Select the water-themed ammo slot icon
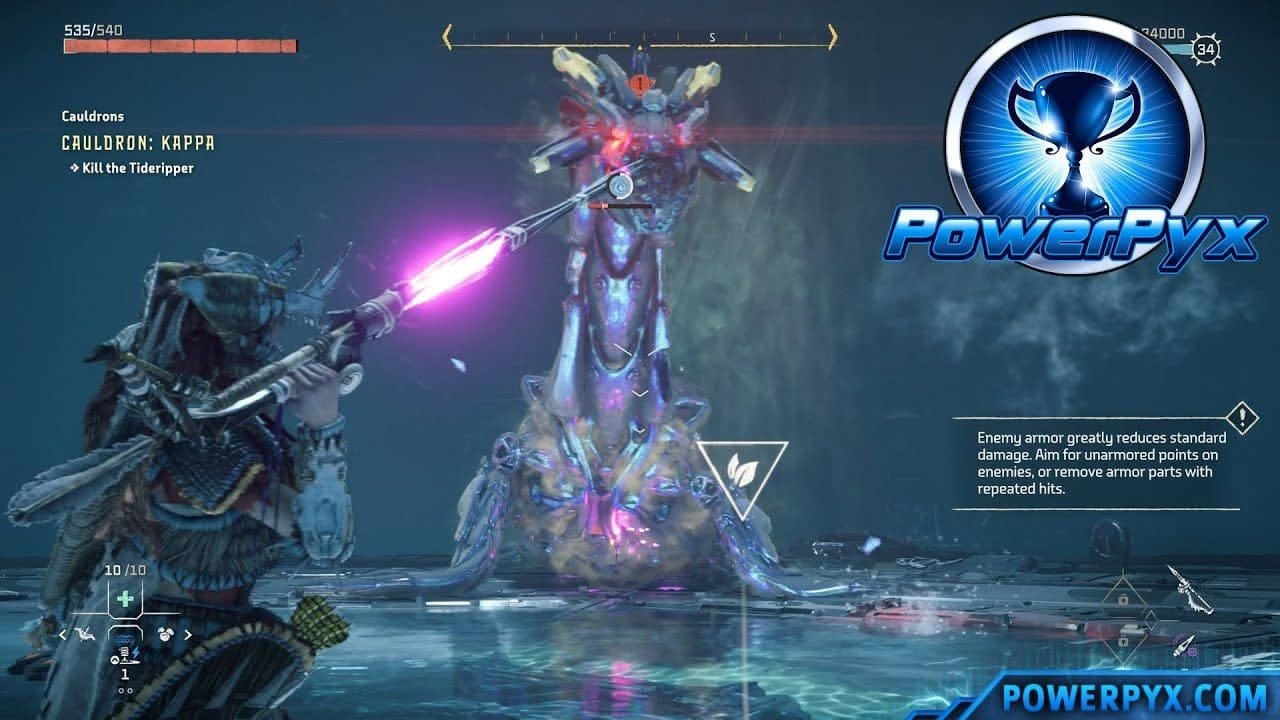 (123, 636)
